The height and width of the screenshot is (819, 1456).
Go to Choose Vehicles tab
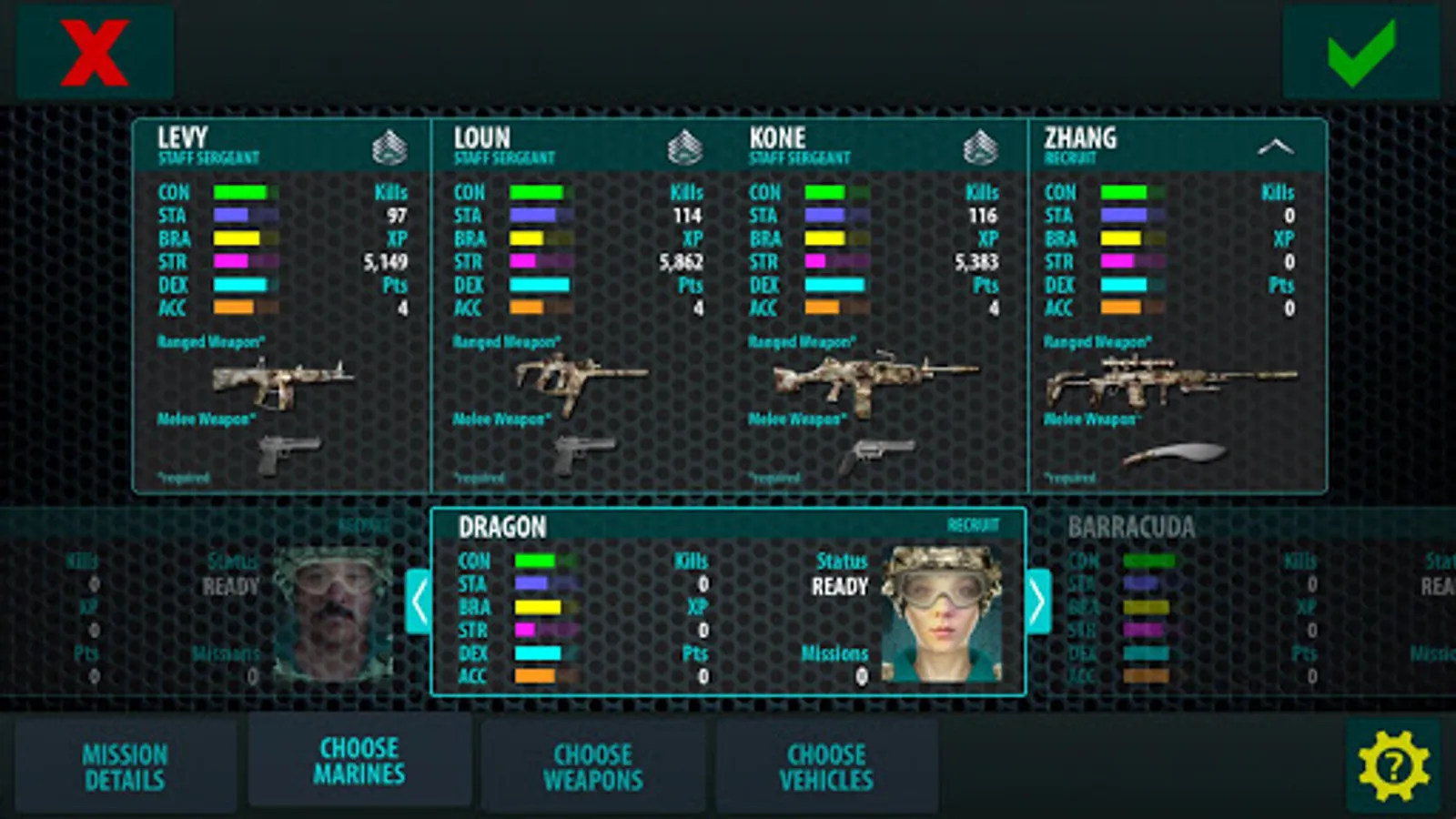pos(826,766)
